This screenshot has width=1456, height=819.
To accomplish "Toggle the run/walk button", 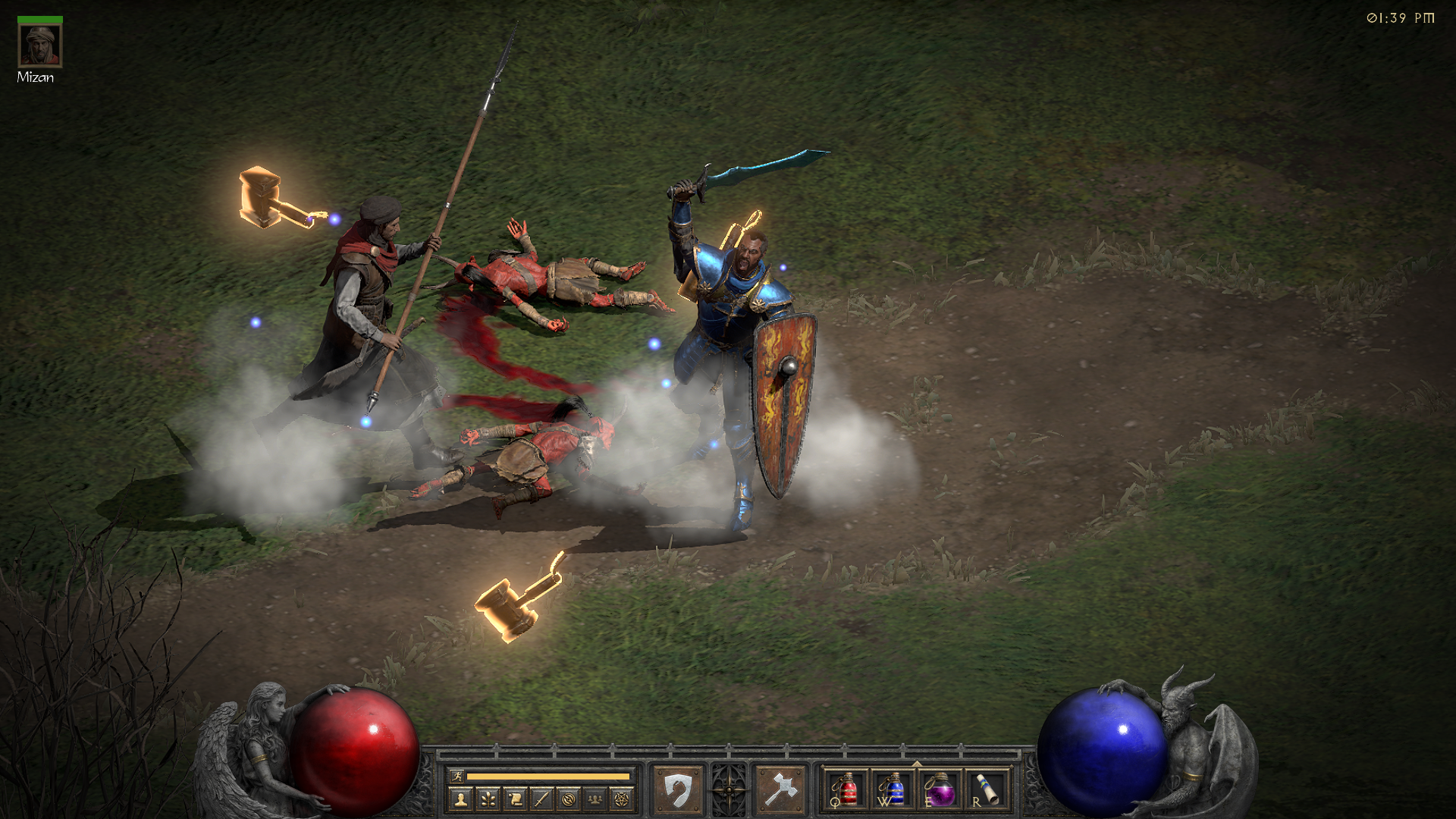I will [x=457, y=776].
